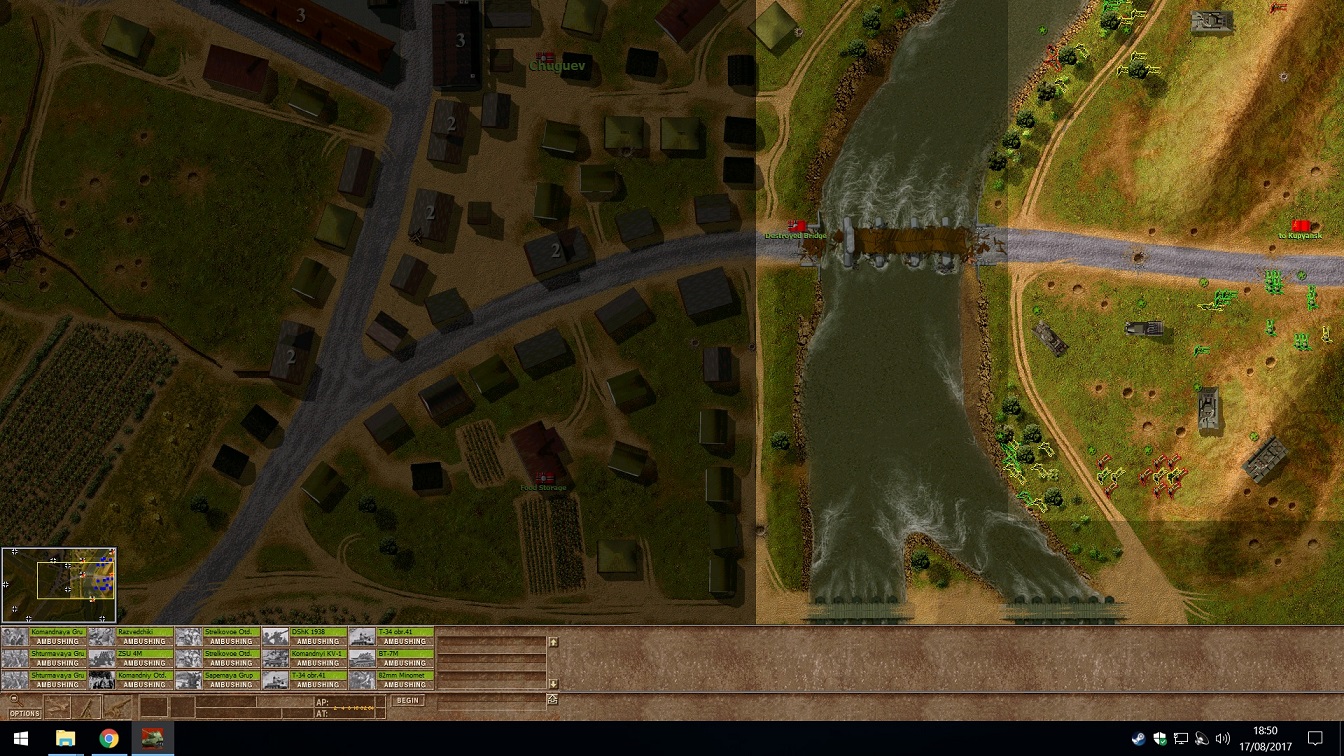This screenshot has width=1344, height=756.
Task: Choose the BT-7M tank
Action: [391, 658]
